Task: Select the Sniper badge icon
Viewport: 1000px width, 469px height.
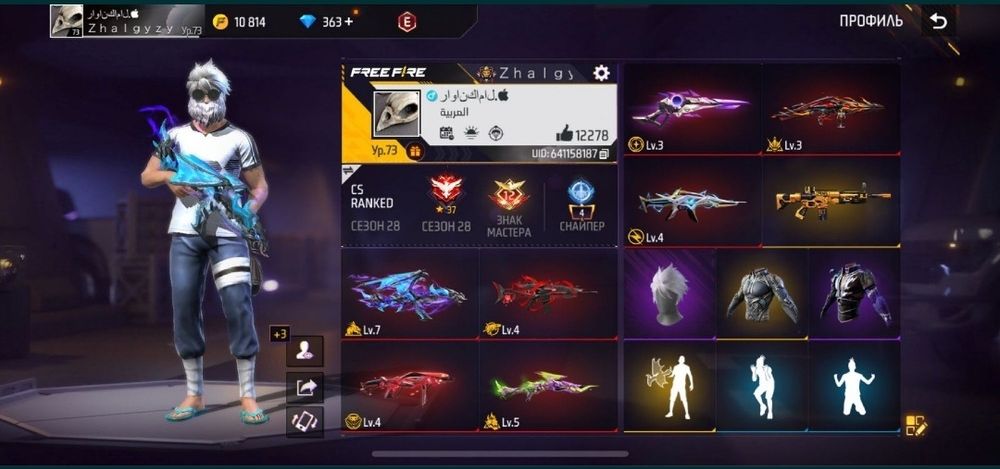Action: coord(581,202)
